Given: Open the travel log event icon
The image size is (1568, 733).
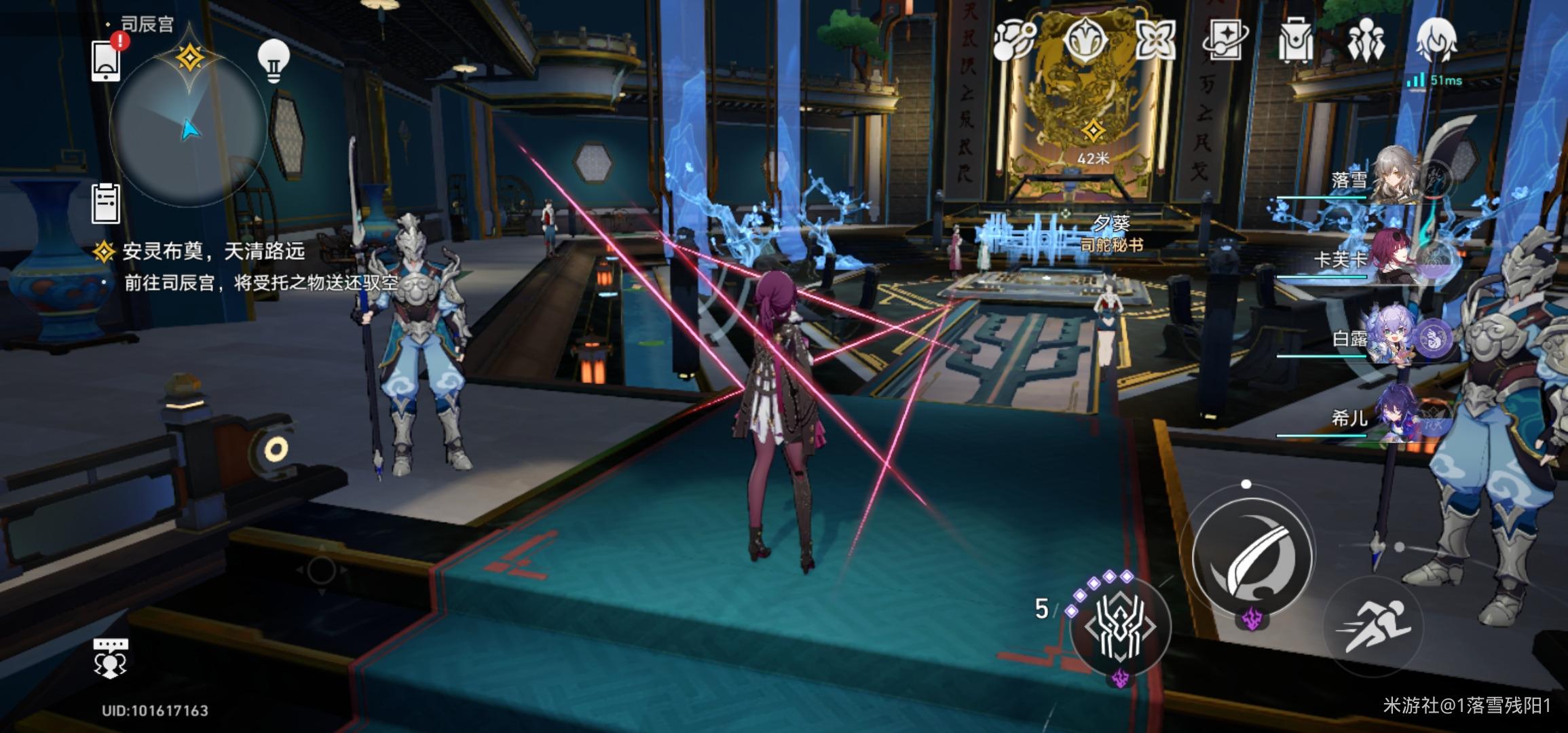Looking at the screenshot, I should pos(1155,39).
